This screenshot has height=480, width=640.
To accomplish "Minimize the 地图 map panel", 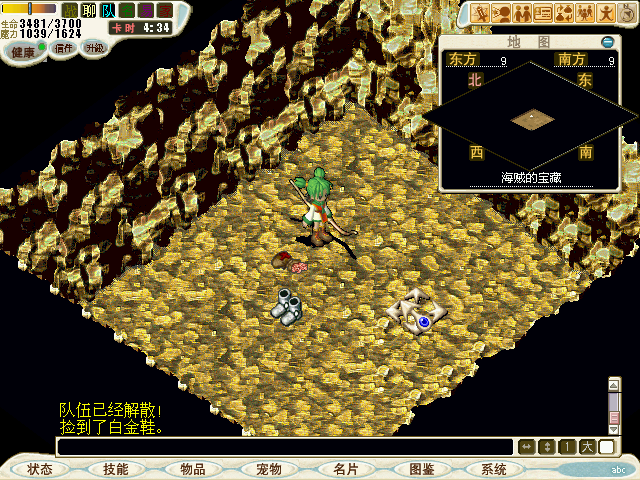I will point(607,42).
